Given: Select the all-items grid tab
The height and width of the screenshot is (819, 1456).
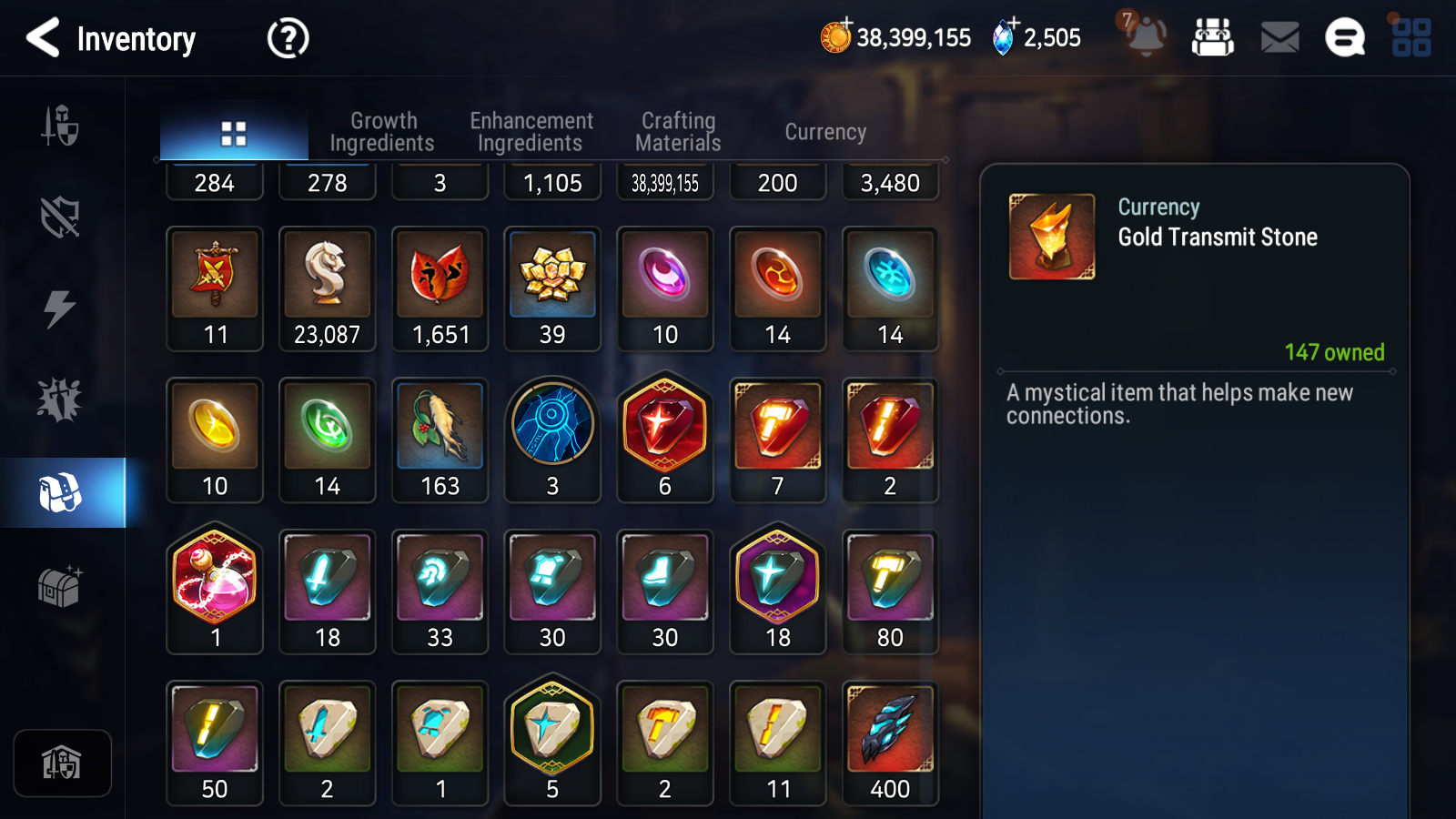Looking at the screenshot, I should [234, 134].
